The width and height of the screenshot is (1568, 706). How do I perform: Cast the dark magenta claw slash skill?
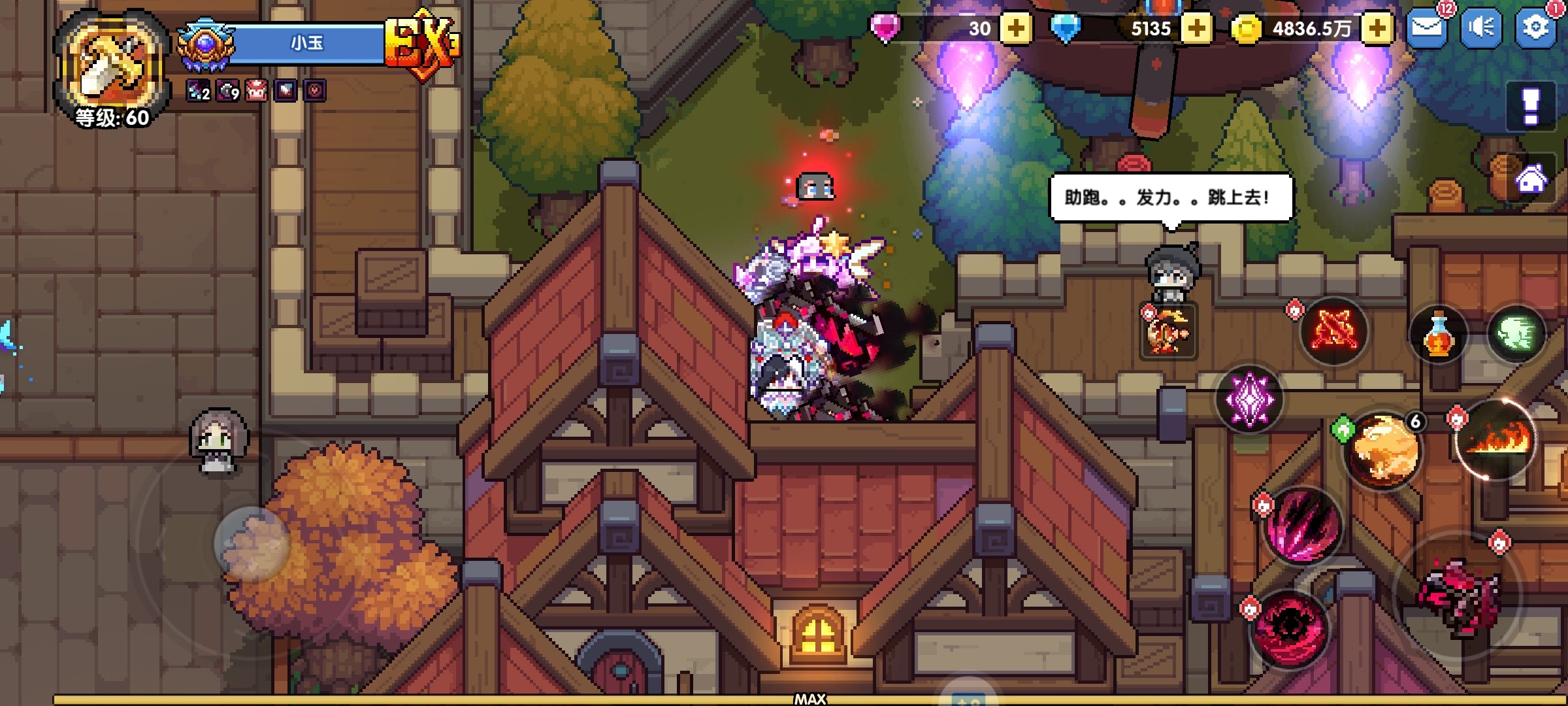(x=1301, y=526)
